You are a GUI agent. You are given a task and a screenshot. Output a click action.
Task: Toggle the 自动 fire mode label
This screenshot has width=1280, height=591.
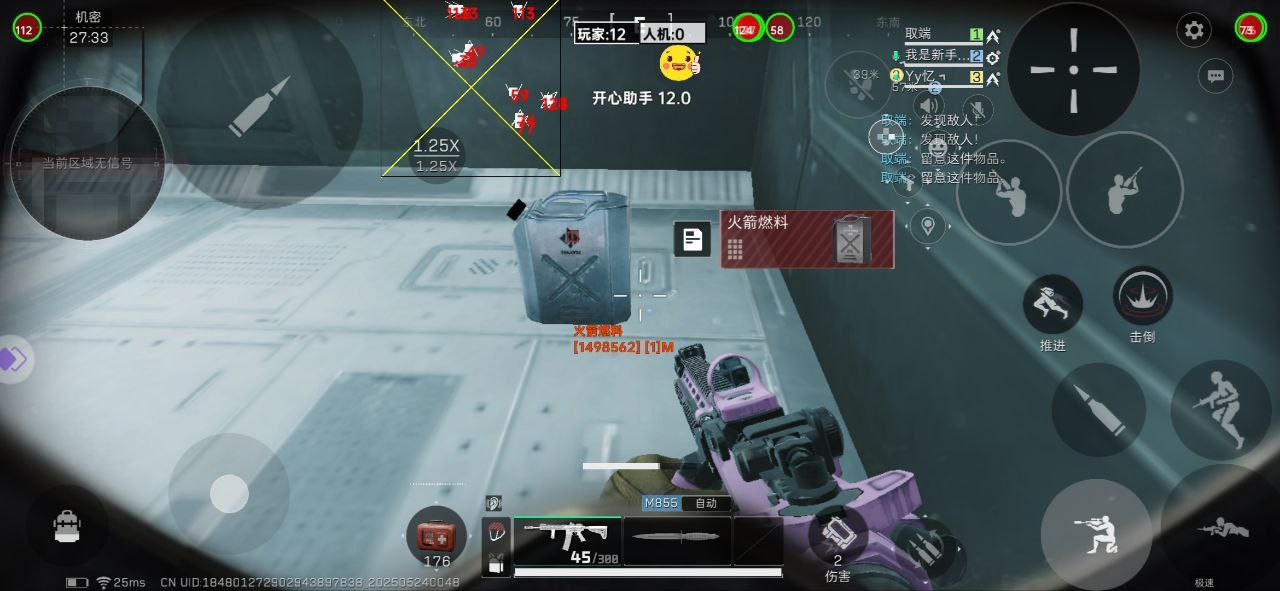706,503
